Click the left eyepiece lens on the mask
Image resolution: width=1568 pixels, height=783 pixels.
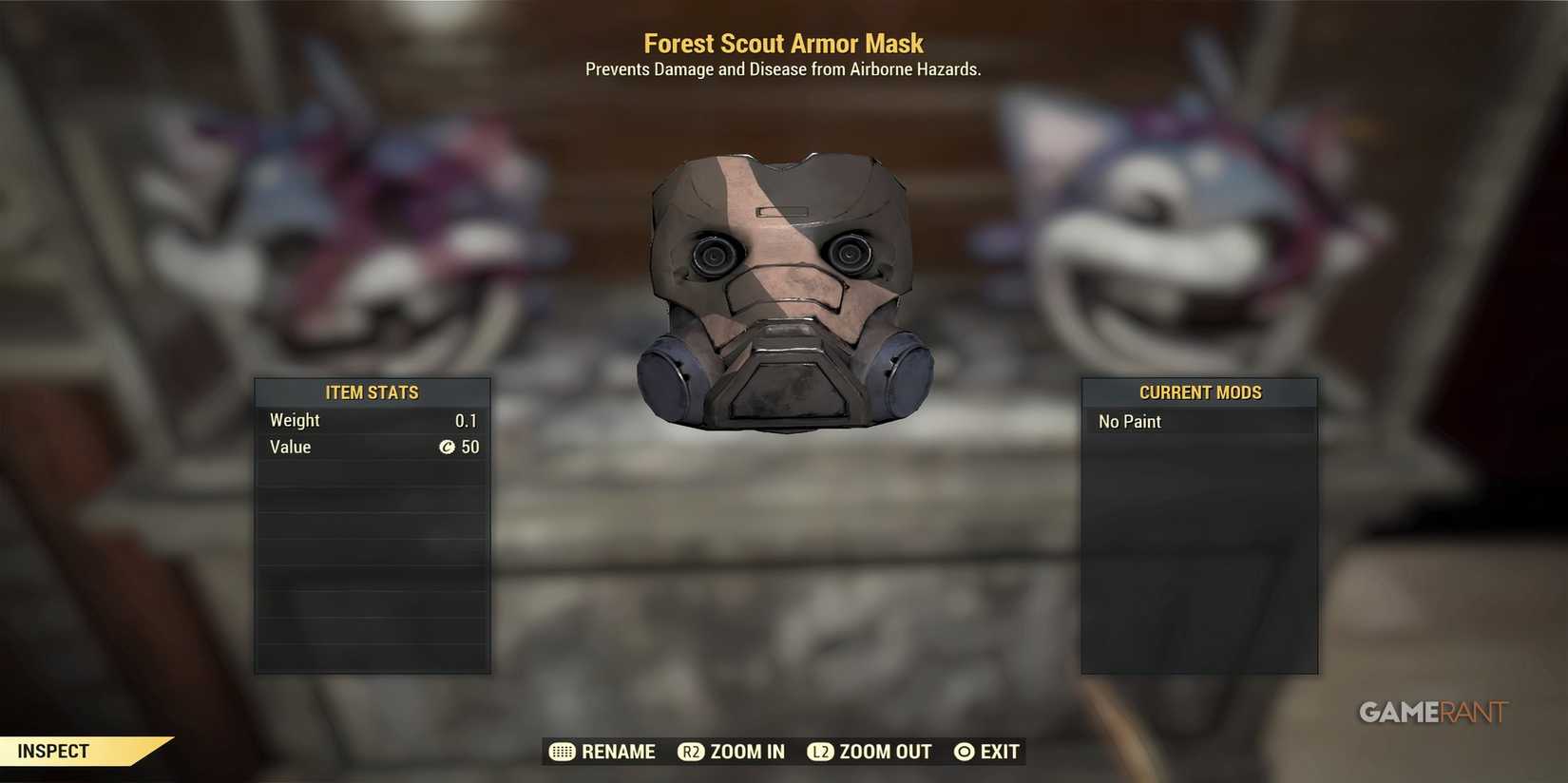(x=713, y=255)
